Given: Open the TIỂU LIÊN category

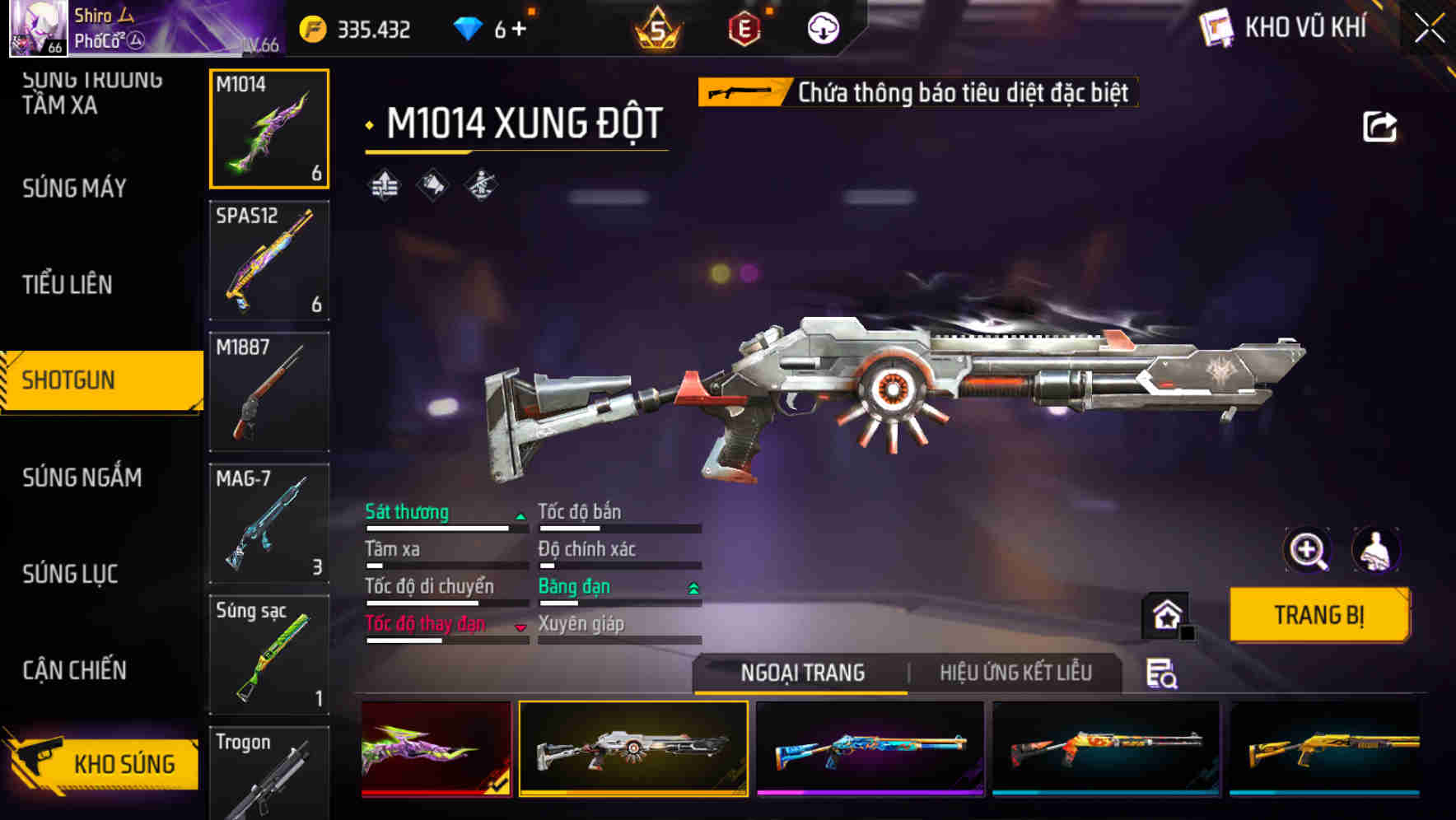Looking at the screenshot, I should pos(68,285).
